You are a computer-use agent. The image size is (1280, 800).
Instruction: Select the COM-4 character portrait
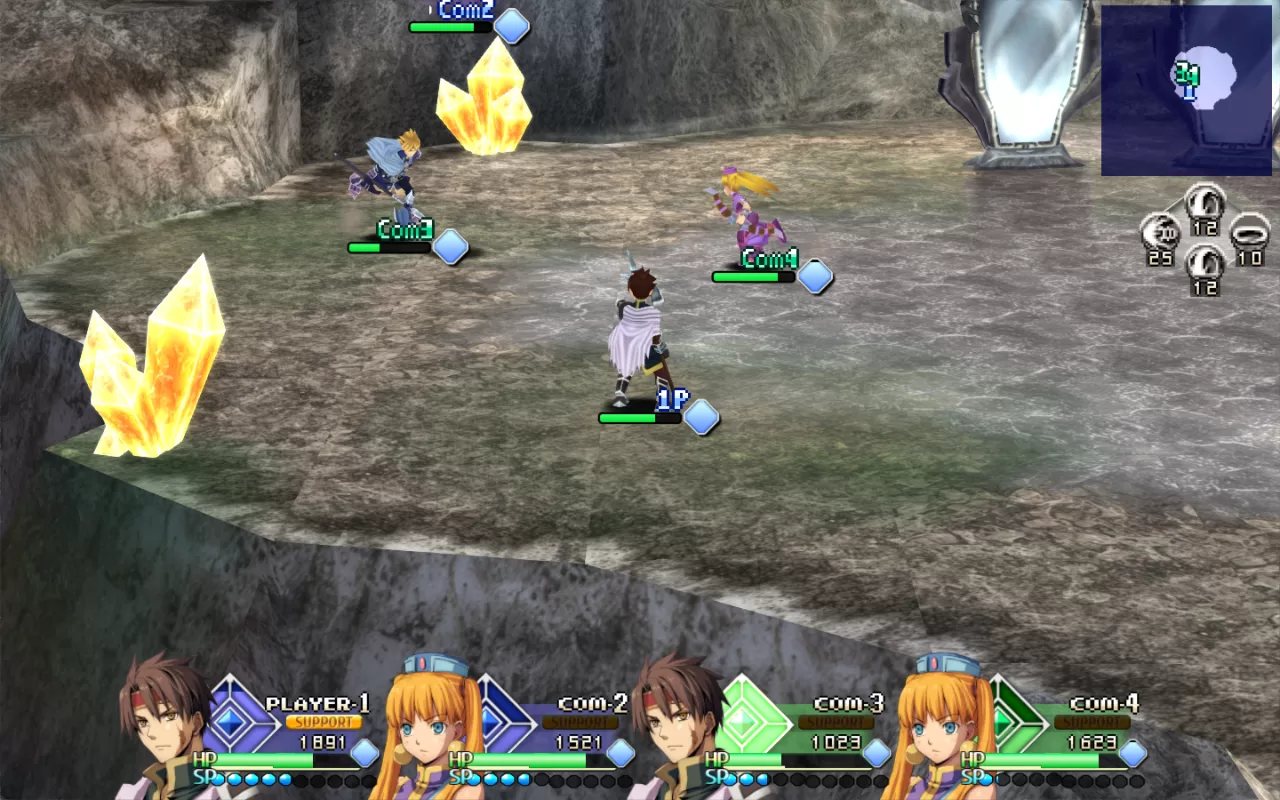tap(935, 728)
